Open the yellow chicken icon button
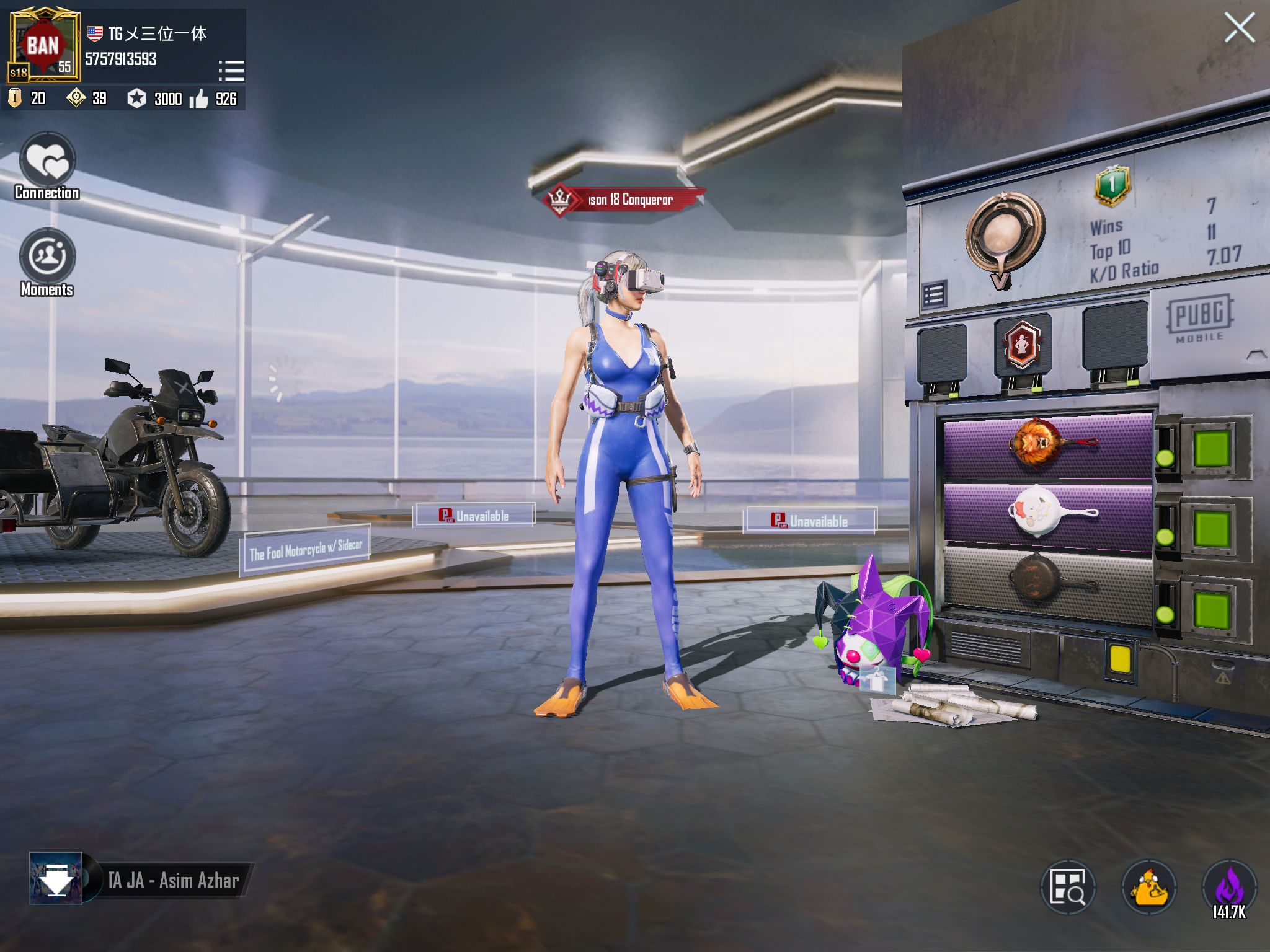This screenshot has height=952, width=1270. (1148, 888)
